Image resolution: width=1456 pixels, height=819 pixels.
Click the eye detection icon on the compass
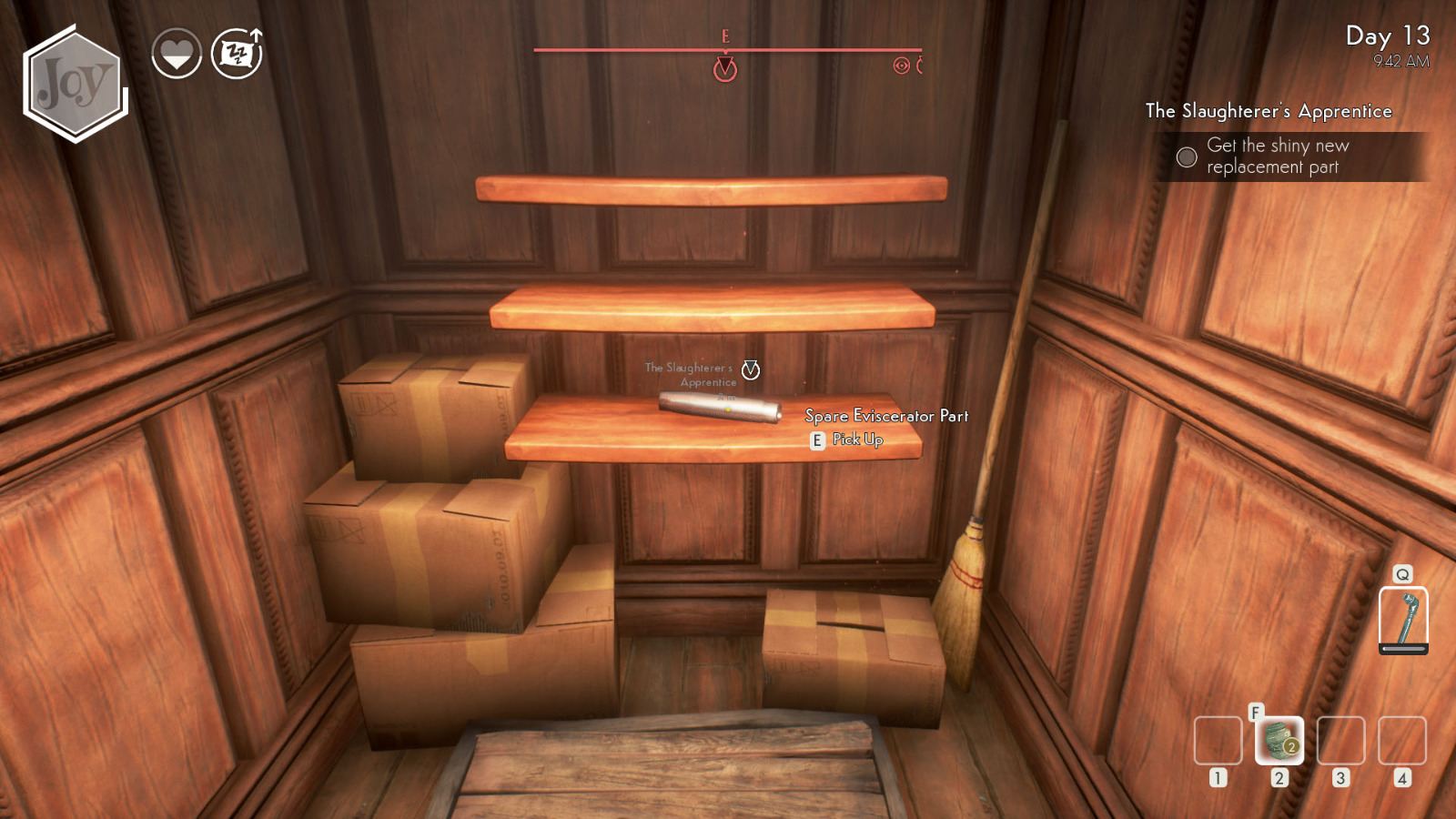click(x=900, y=66)
